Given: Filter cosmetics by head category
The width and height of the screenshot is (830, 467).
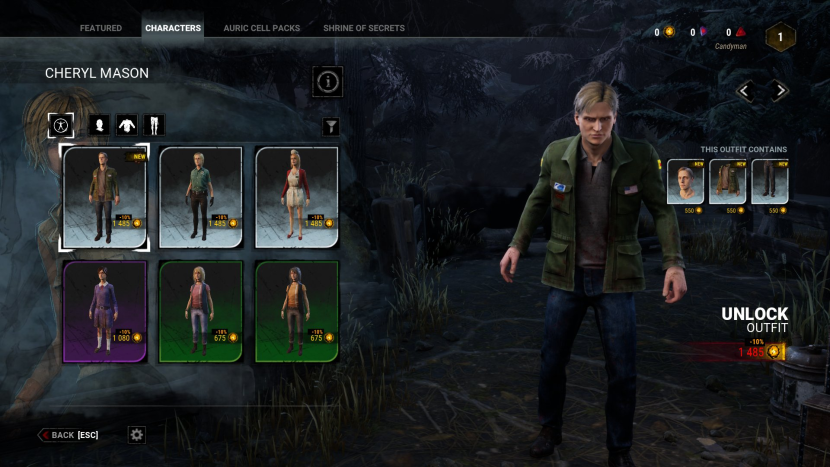Looking at the screenshot, I should coord(100,125).
